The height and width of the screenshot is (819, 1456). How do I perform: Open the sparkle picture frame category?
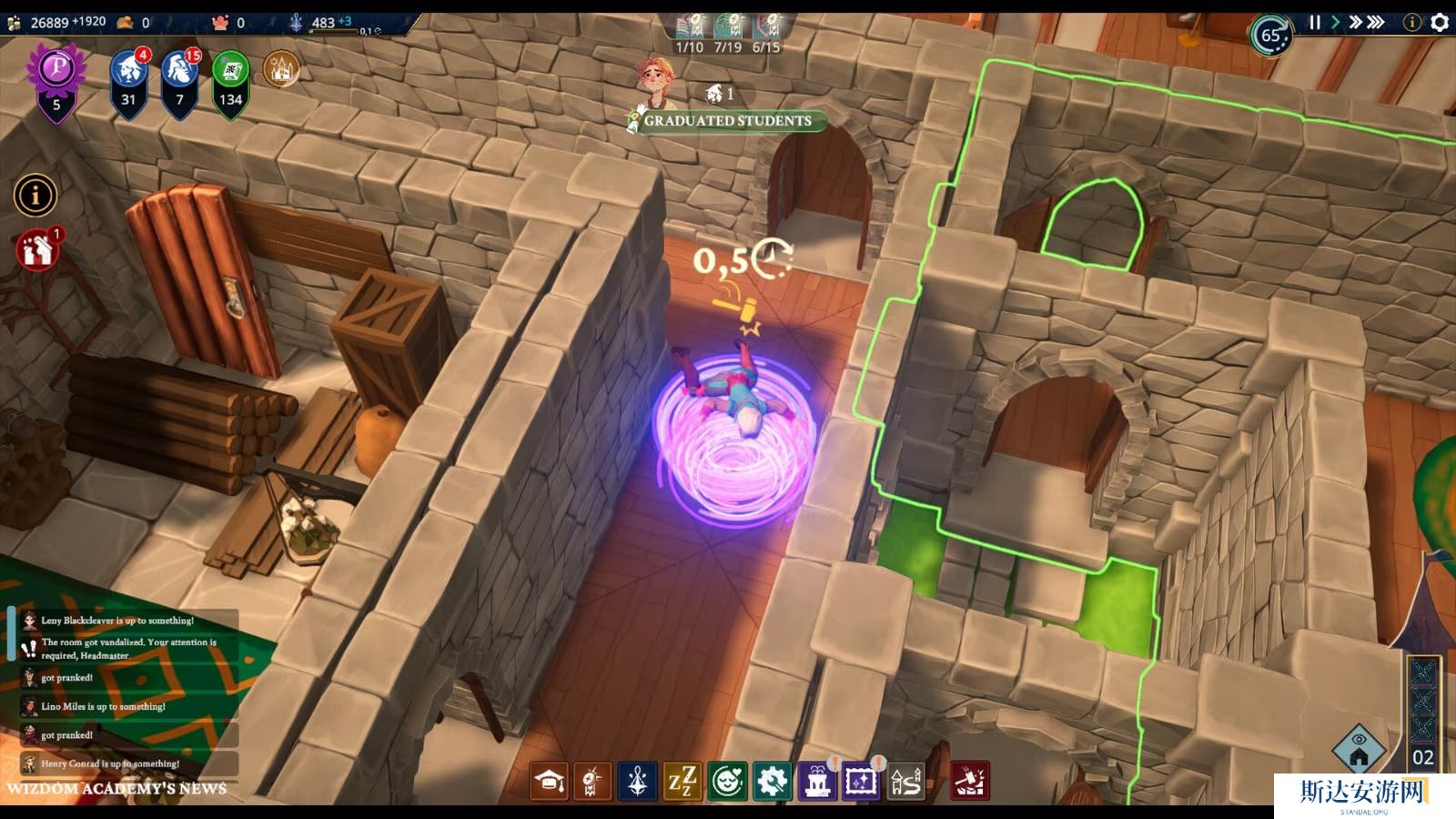point(861,782)
